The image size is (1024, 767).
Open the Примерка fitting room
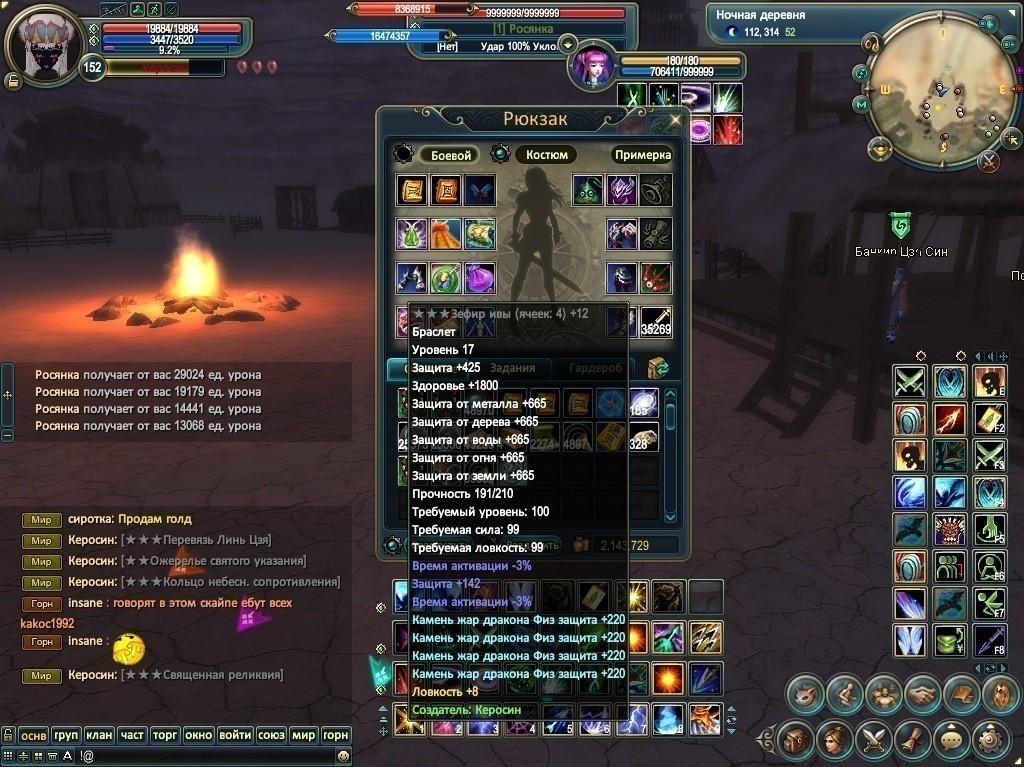[642, 155]
